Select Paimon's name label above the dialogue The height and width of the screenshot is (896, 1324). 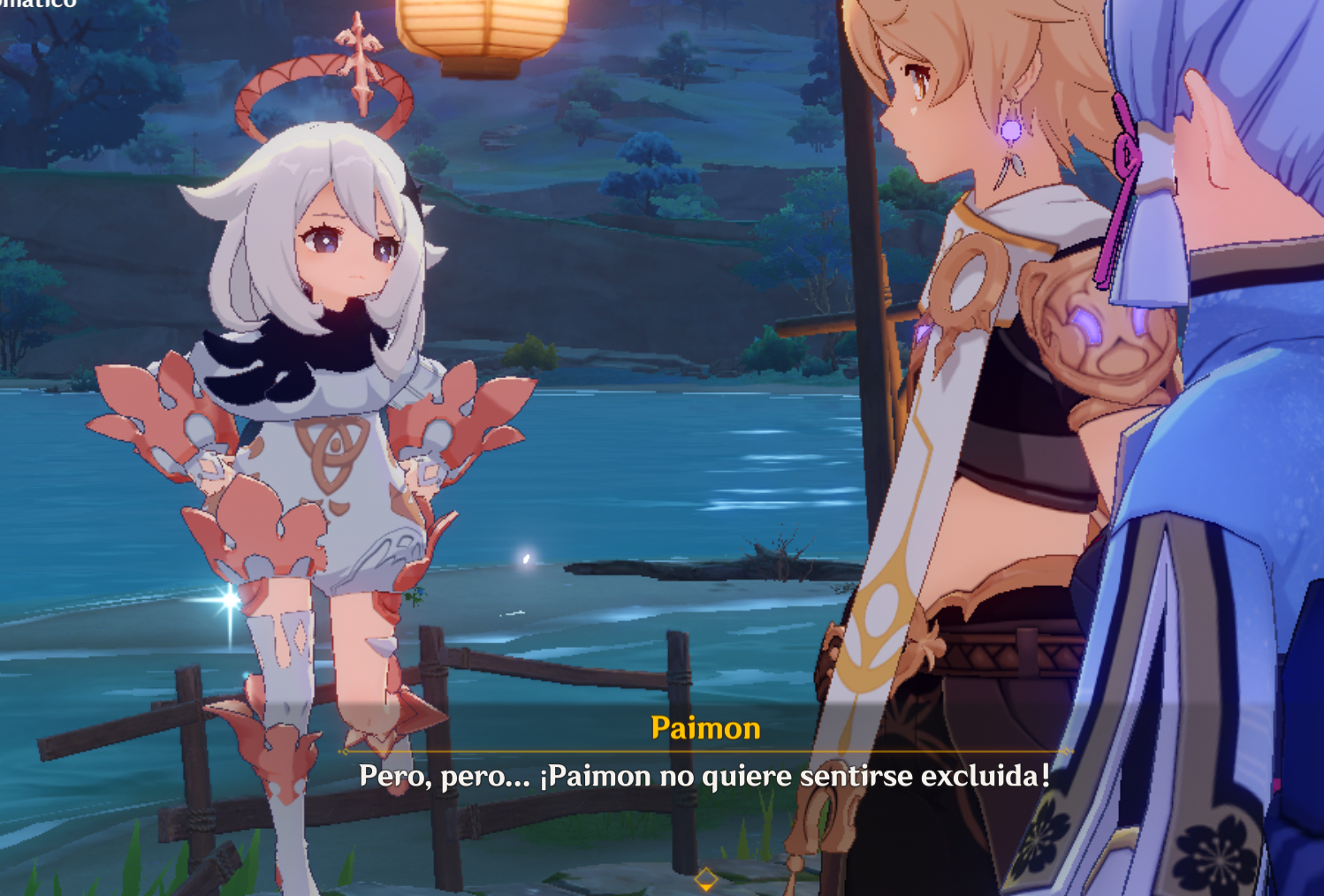coord(704,729)
